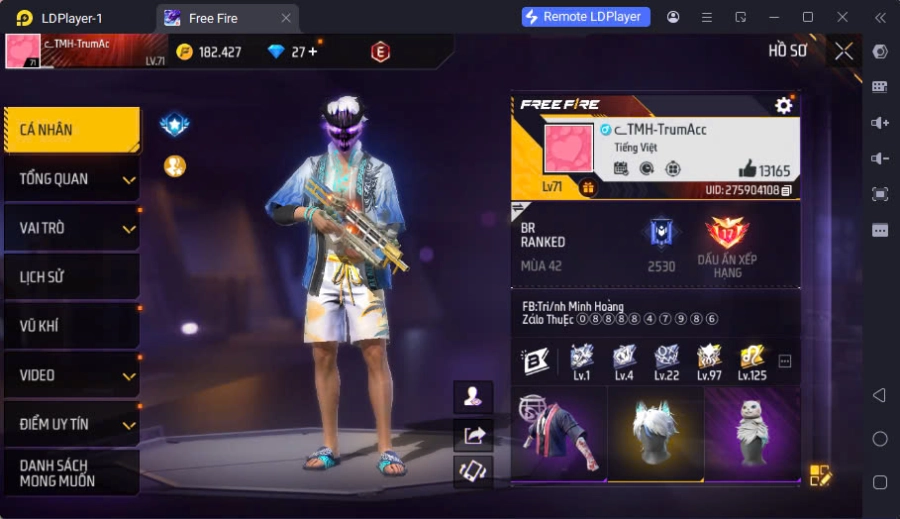The height and width of the screenshot is (519, 900).
Task: Close the Hồ Sơ profile screen
Action: [844, 51]
